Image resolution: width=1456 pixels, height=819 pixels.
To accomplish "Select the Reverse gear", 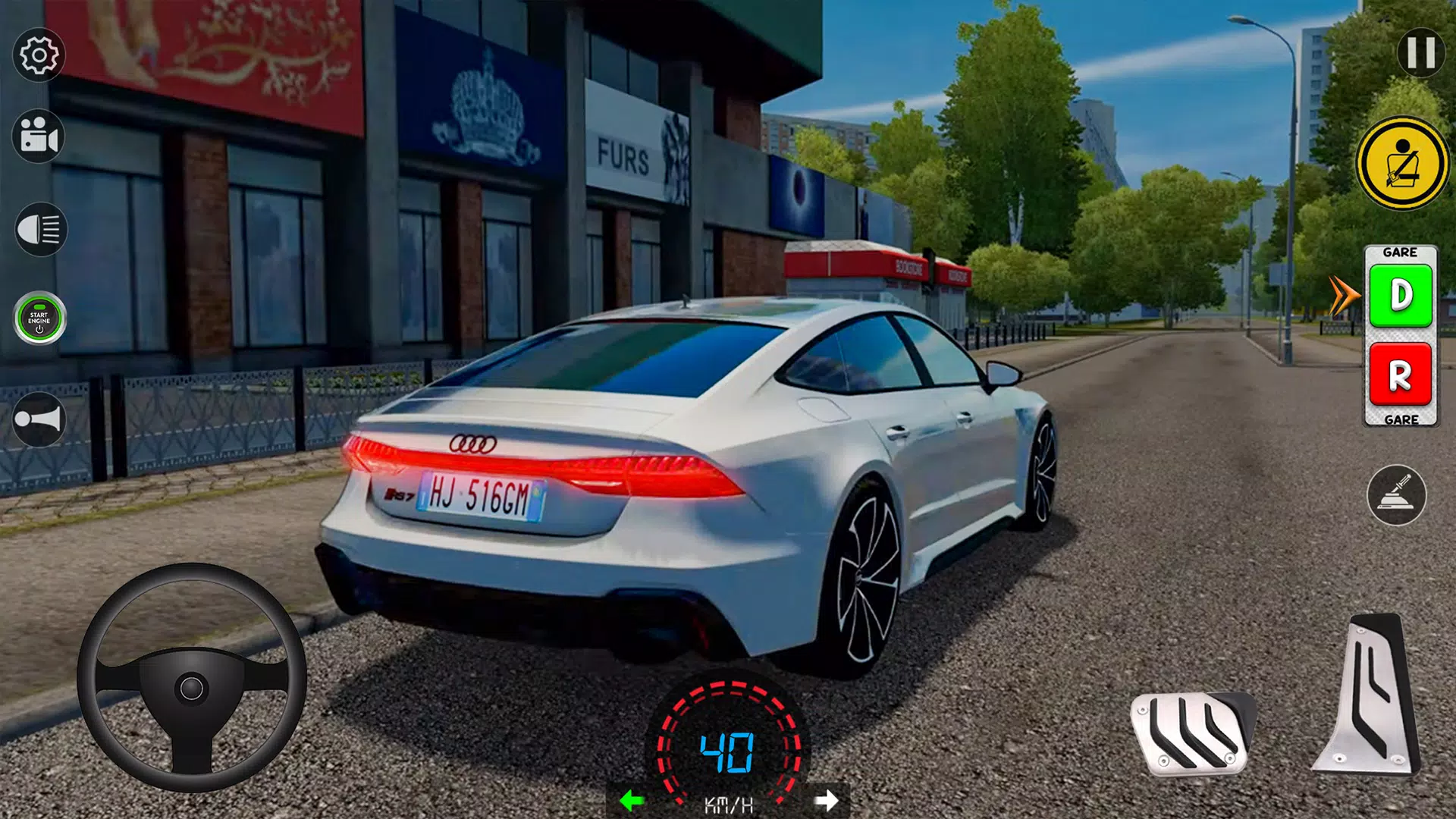I will 1400,374.
